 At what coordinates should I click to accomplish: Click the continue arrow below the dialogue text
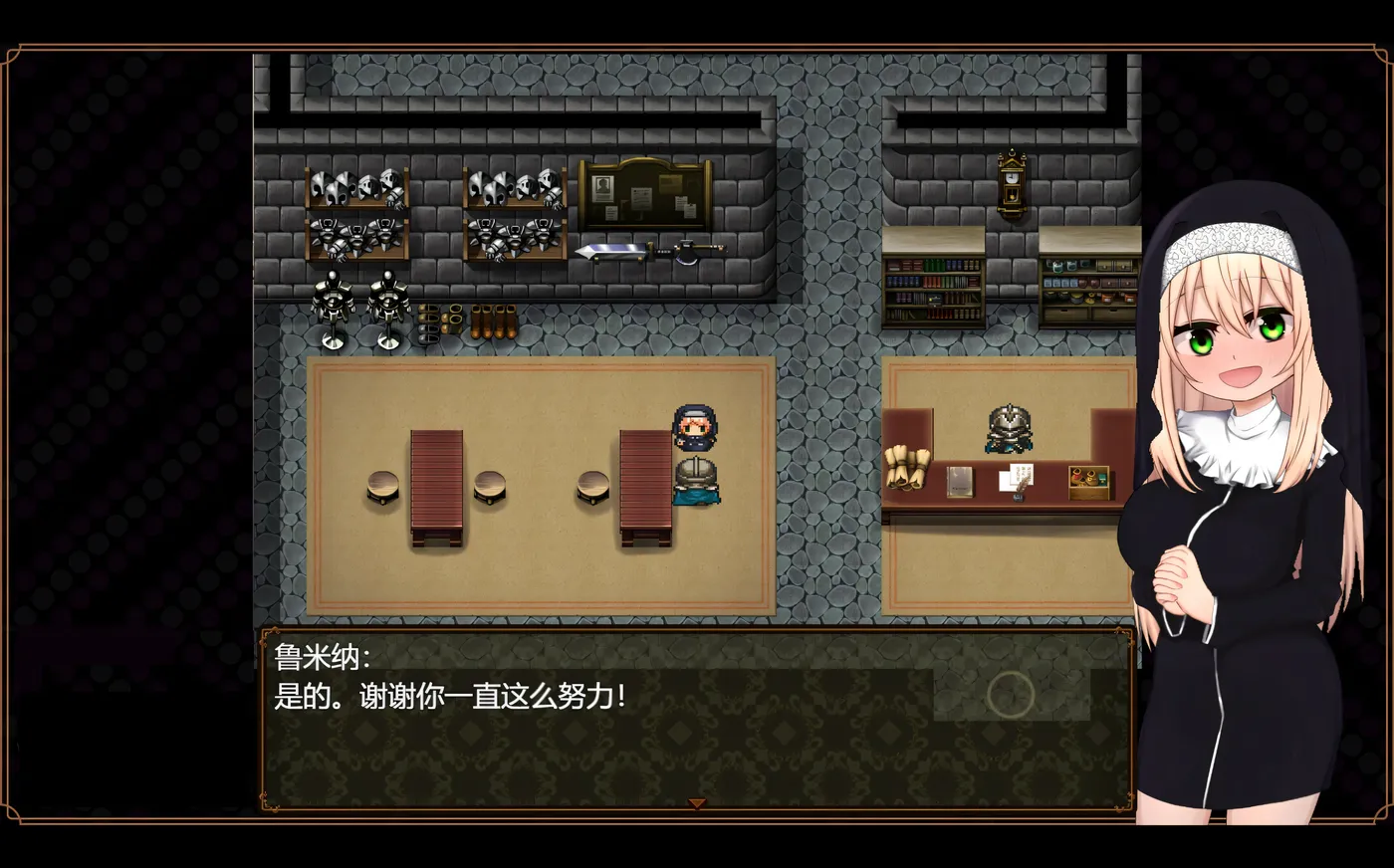(x=697, y=800)
